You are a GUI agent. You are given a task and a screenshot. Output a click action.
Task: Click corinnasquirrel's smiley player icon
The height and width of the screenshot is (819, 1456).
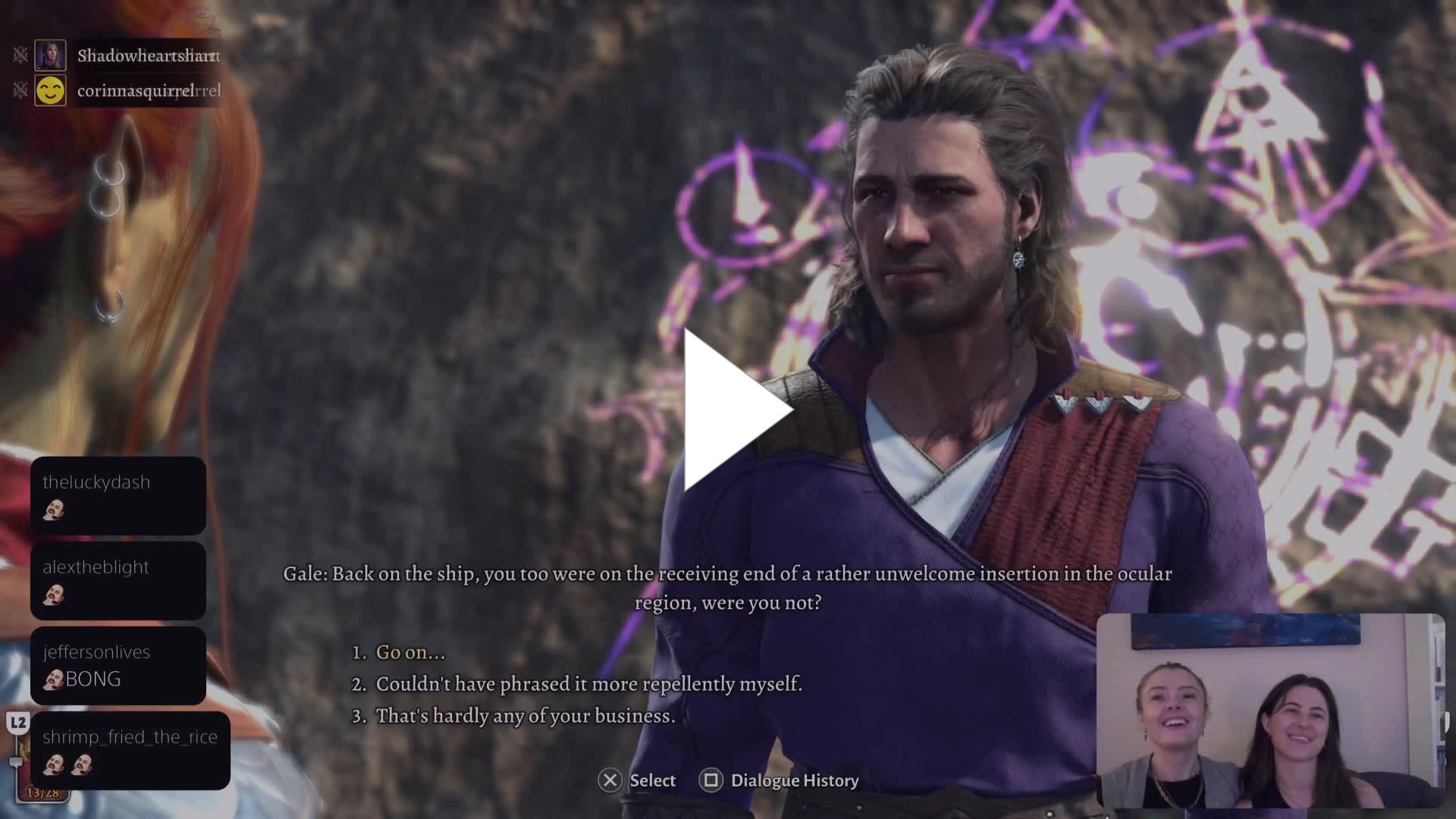click(x=50, y=91)
